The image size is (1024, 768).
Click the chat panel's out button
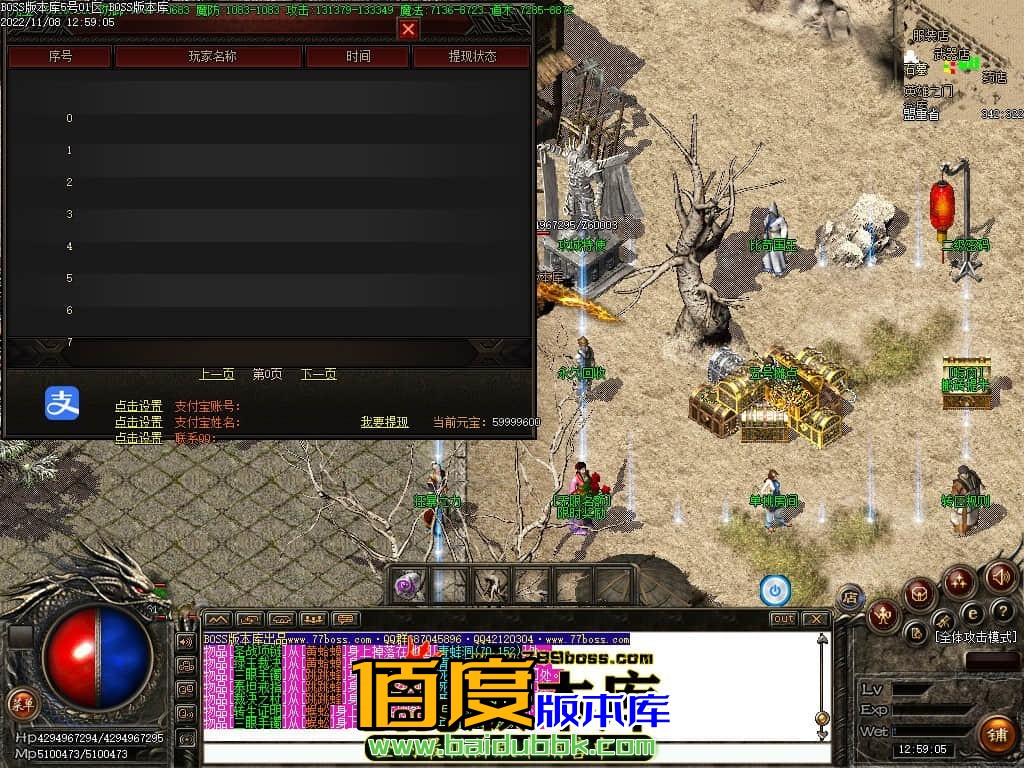coord(783,619)
